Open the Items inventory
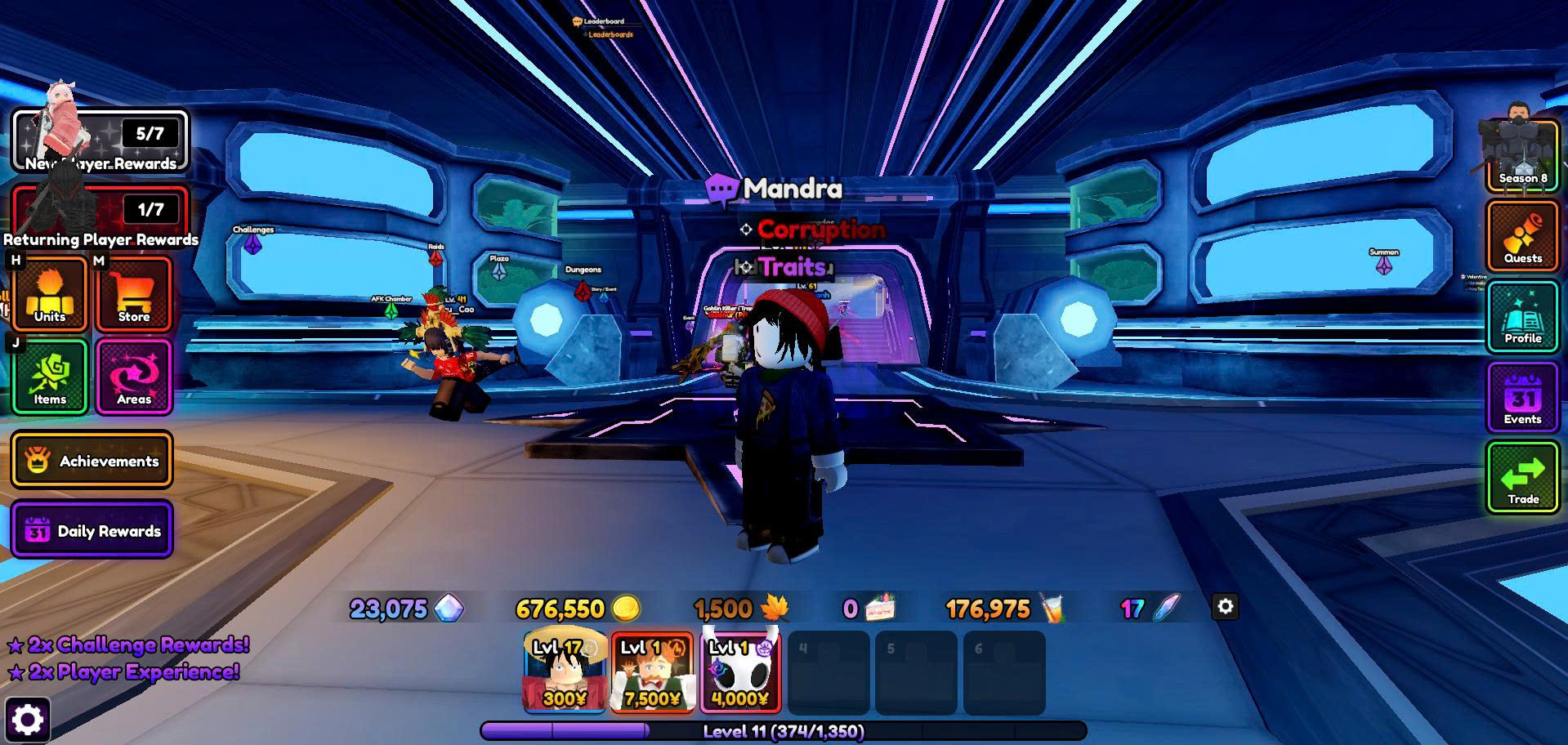1568x745 pixels. point(50,377)
